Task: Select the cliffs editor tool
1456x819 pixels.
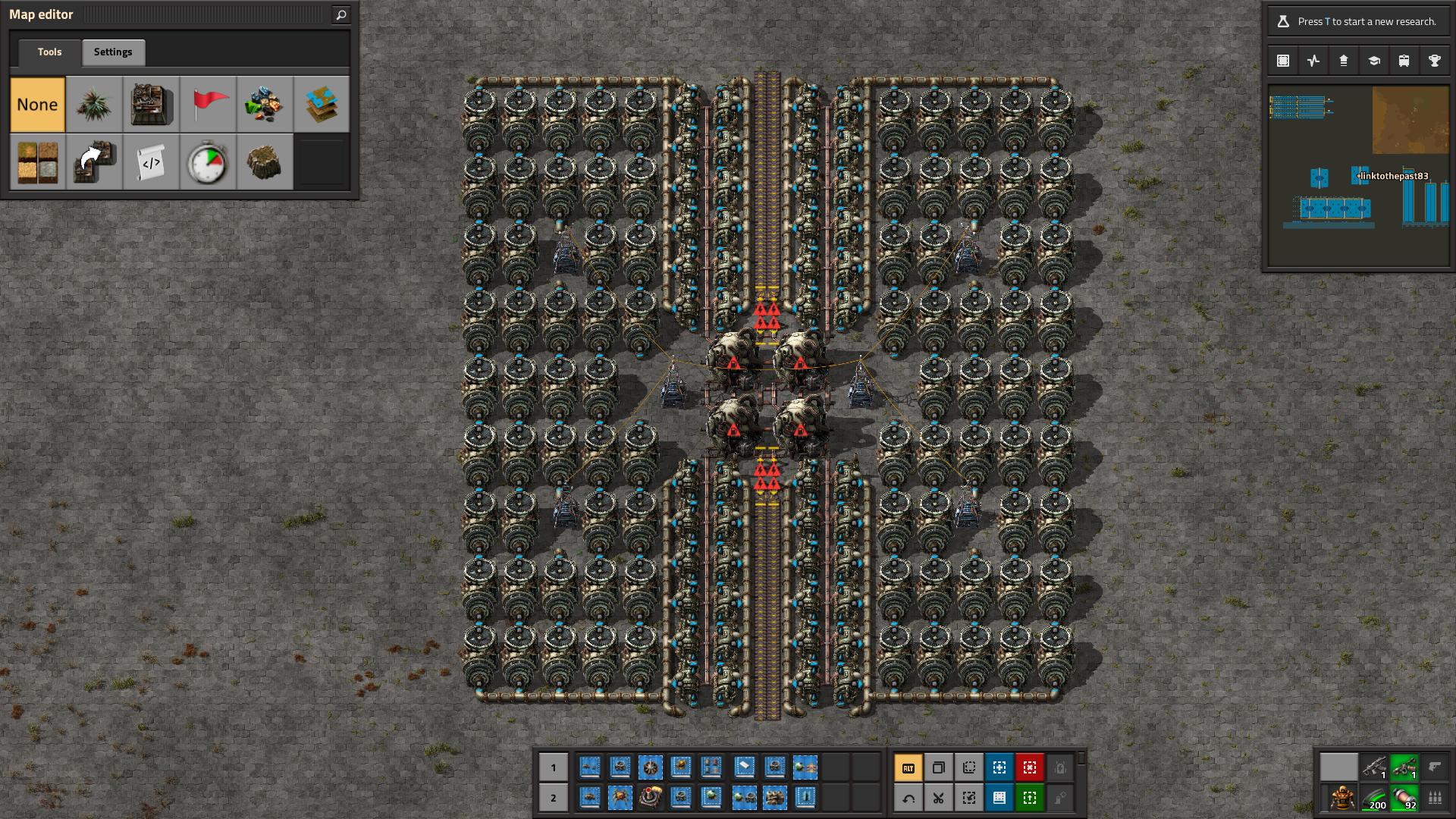Action: pos(265,162)
